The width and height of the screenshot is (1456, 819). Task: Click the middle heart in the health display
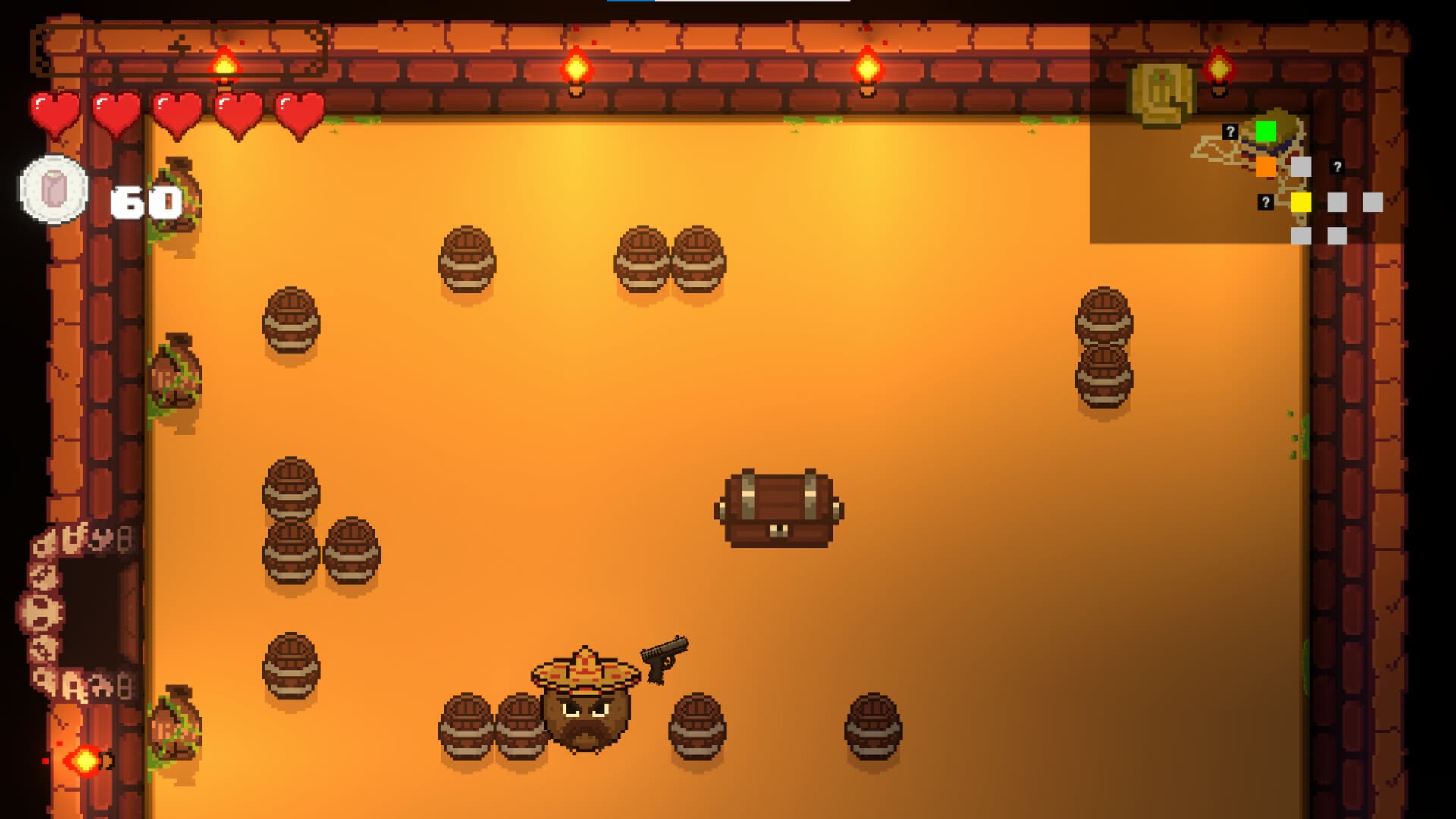176,112
